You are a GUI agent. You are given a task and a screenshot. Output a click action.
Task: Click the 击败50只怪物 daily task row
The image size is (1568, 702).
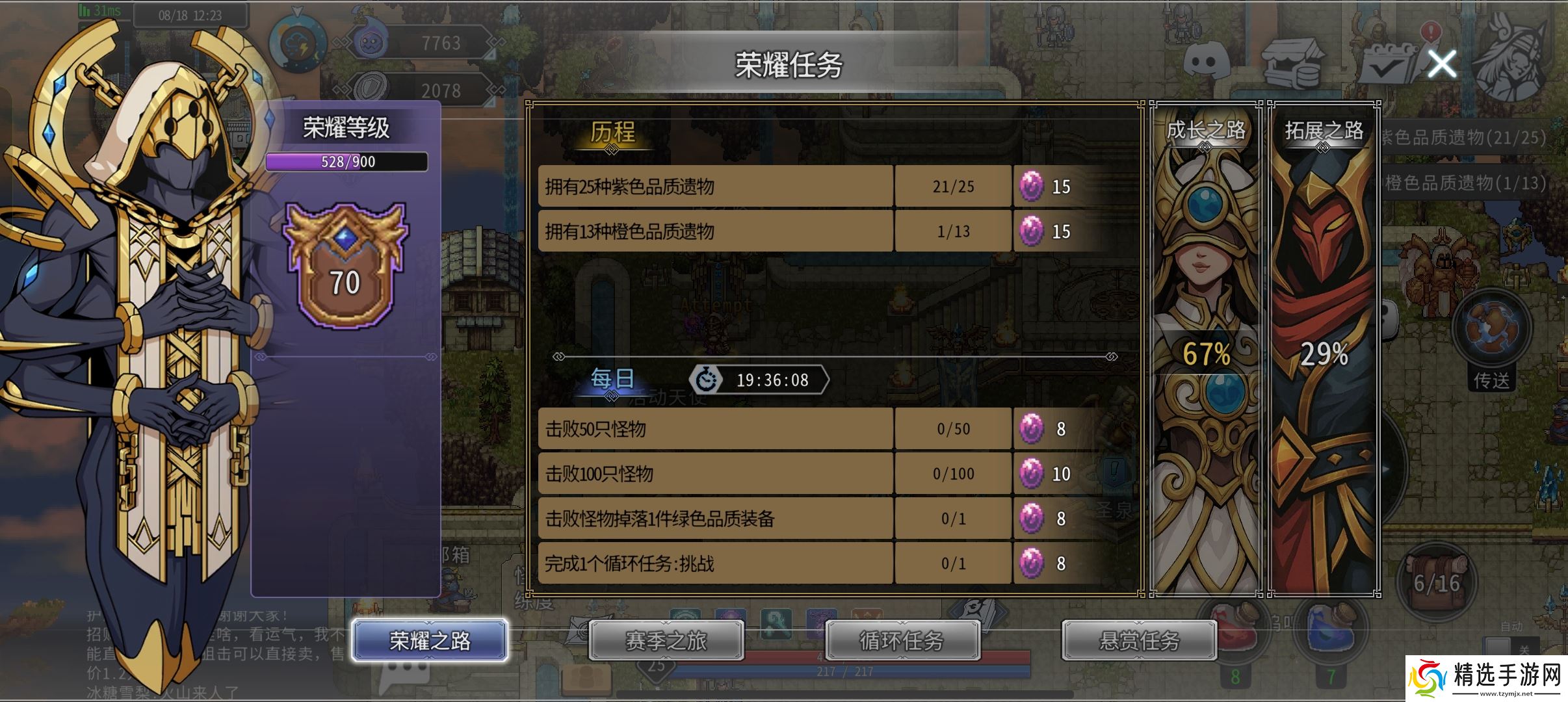[x=715, y=429]
